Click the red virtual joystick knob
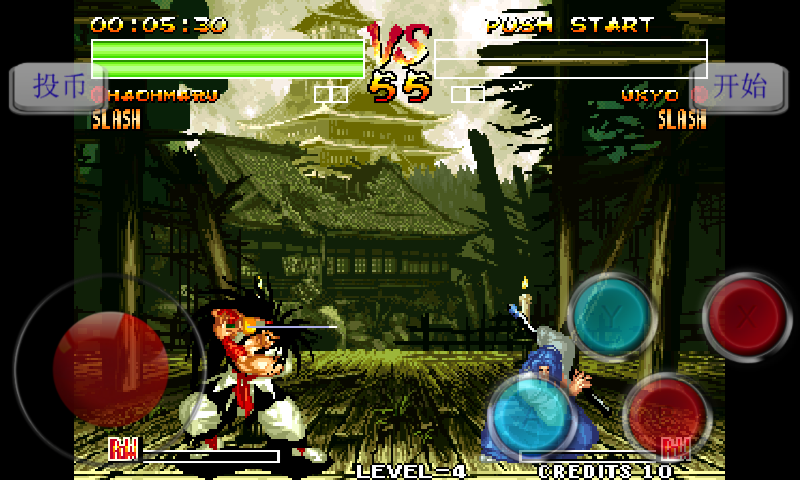 [110, 368]
